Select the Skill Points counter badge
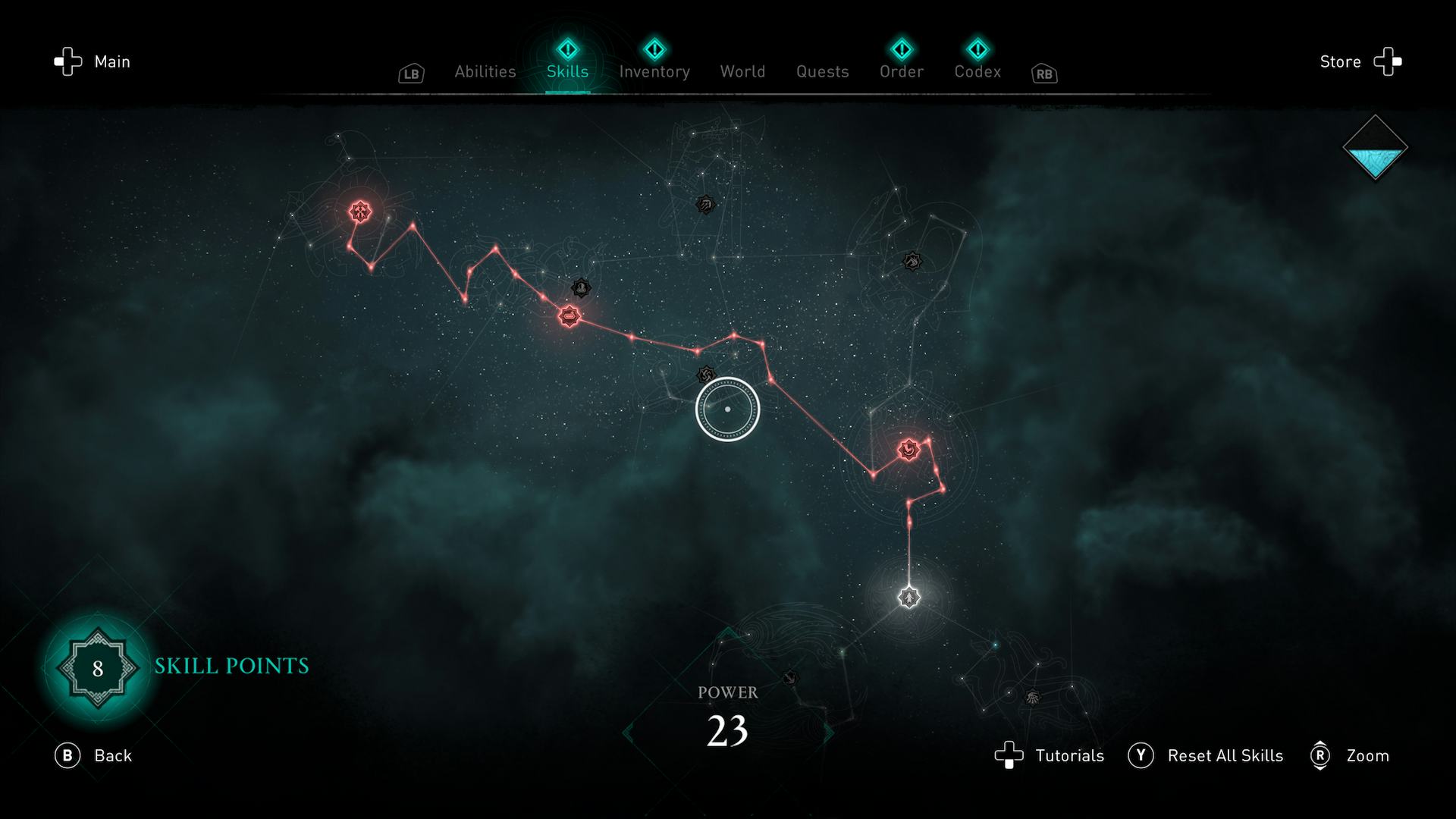The height and width of the screenshot is (819, 1456). 98,668
